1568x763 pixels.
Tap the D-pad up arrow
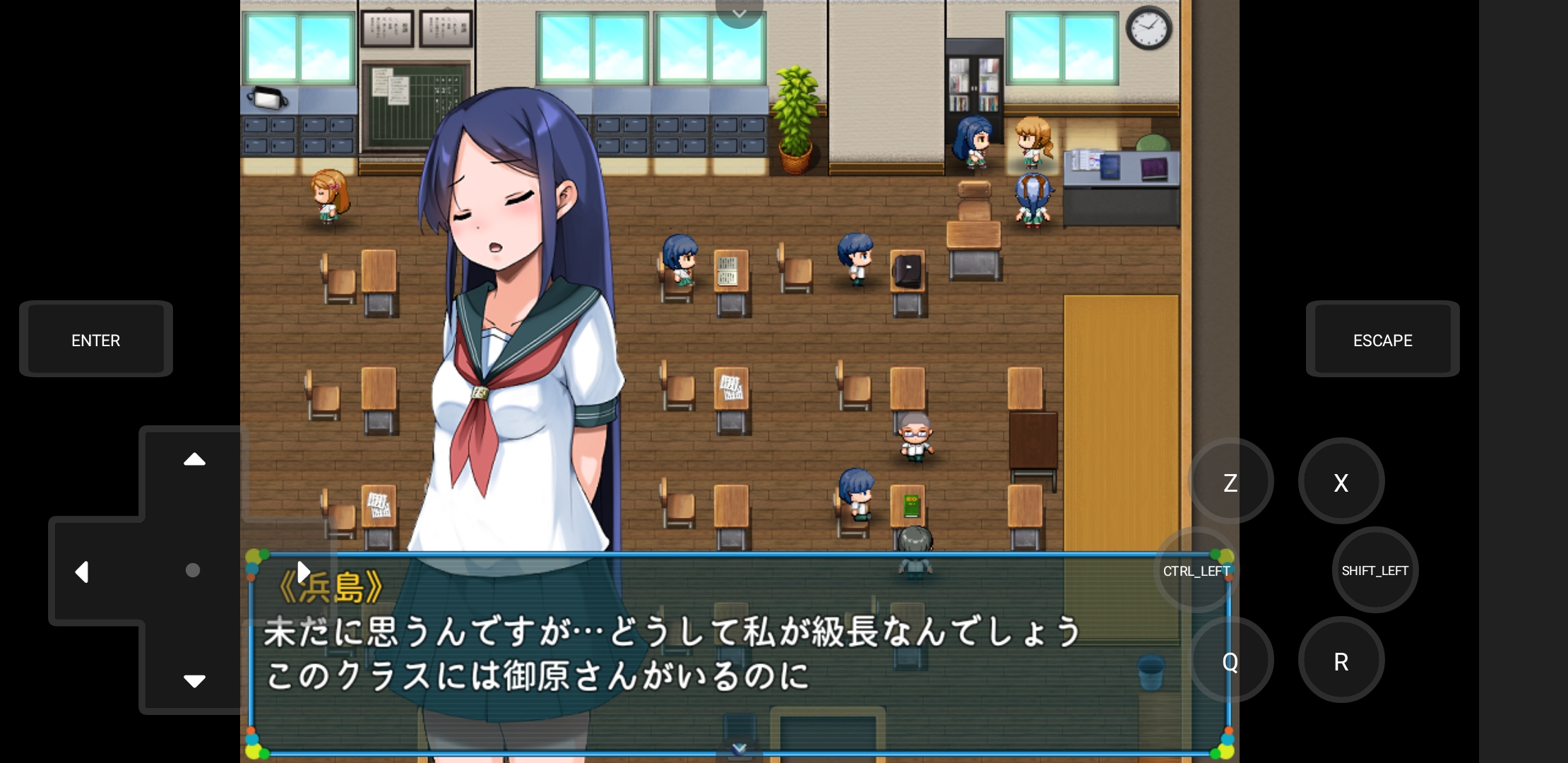tap(194, 460)
